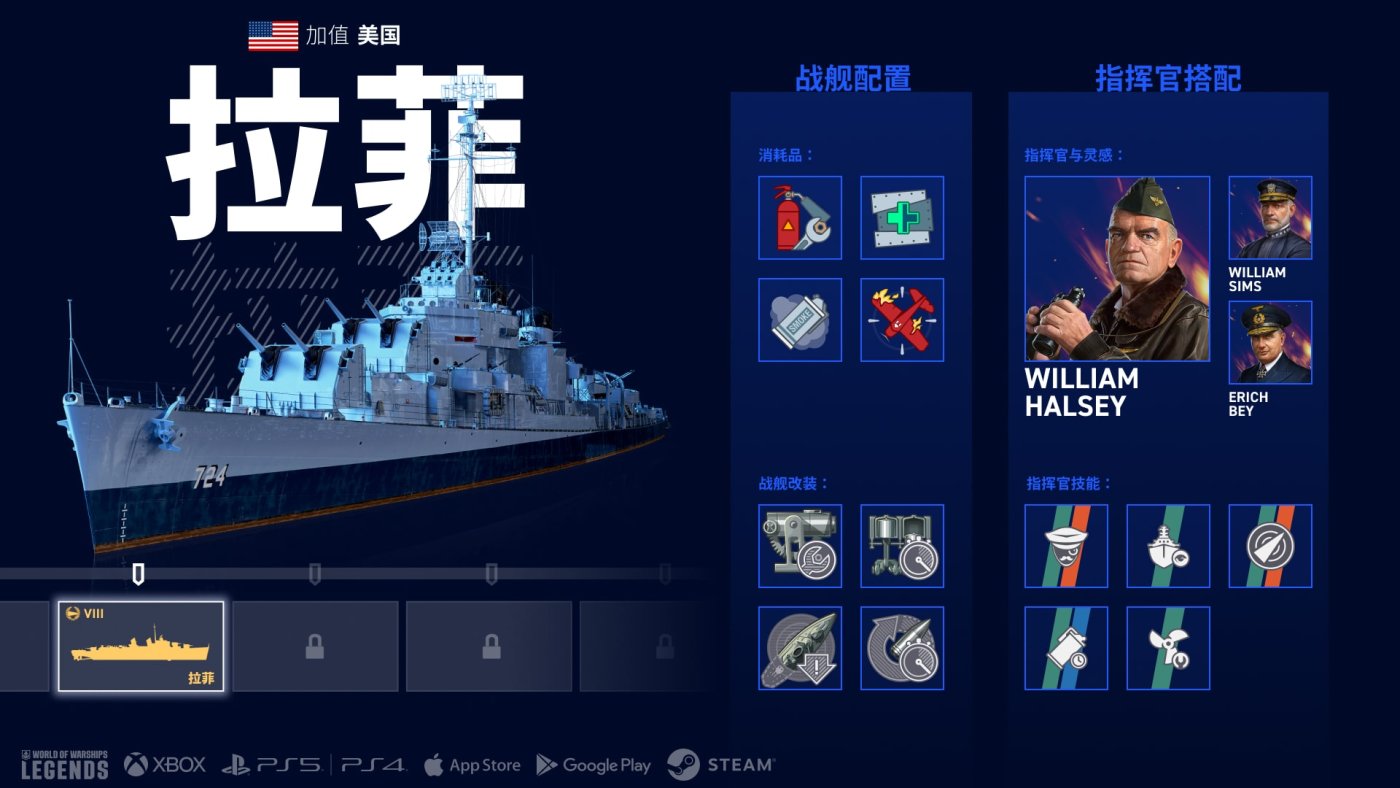The width and height of the screenshot is (1400, 788).
Task: Choose the ship with wrench skill
Action: tap(1168, 546)
